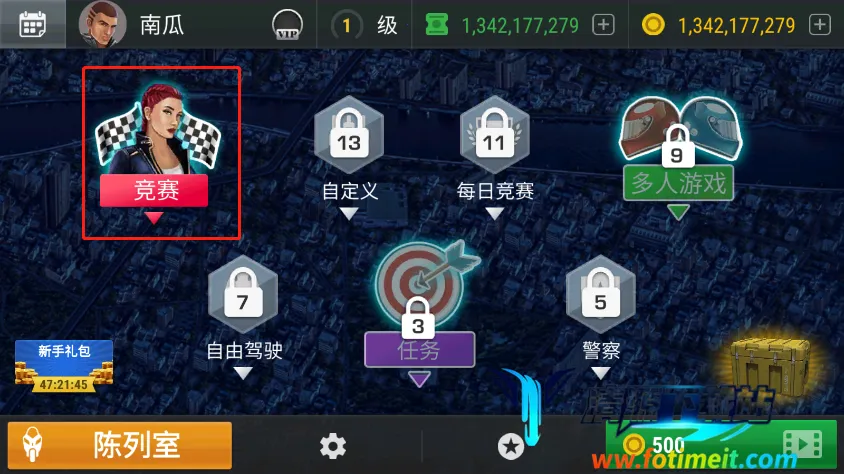Claim the 新手礼包 starter pack

coord(63,366)
